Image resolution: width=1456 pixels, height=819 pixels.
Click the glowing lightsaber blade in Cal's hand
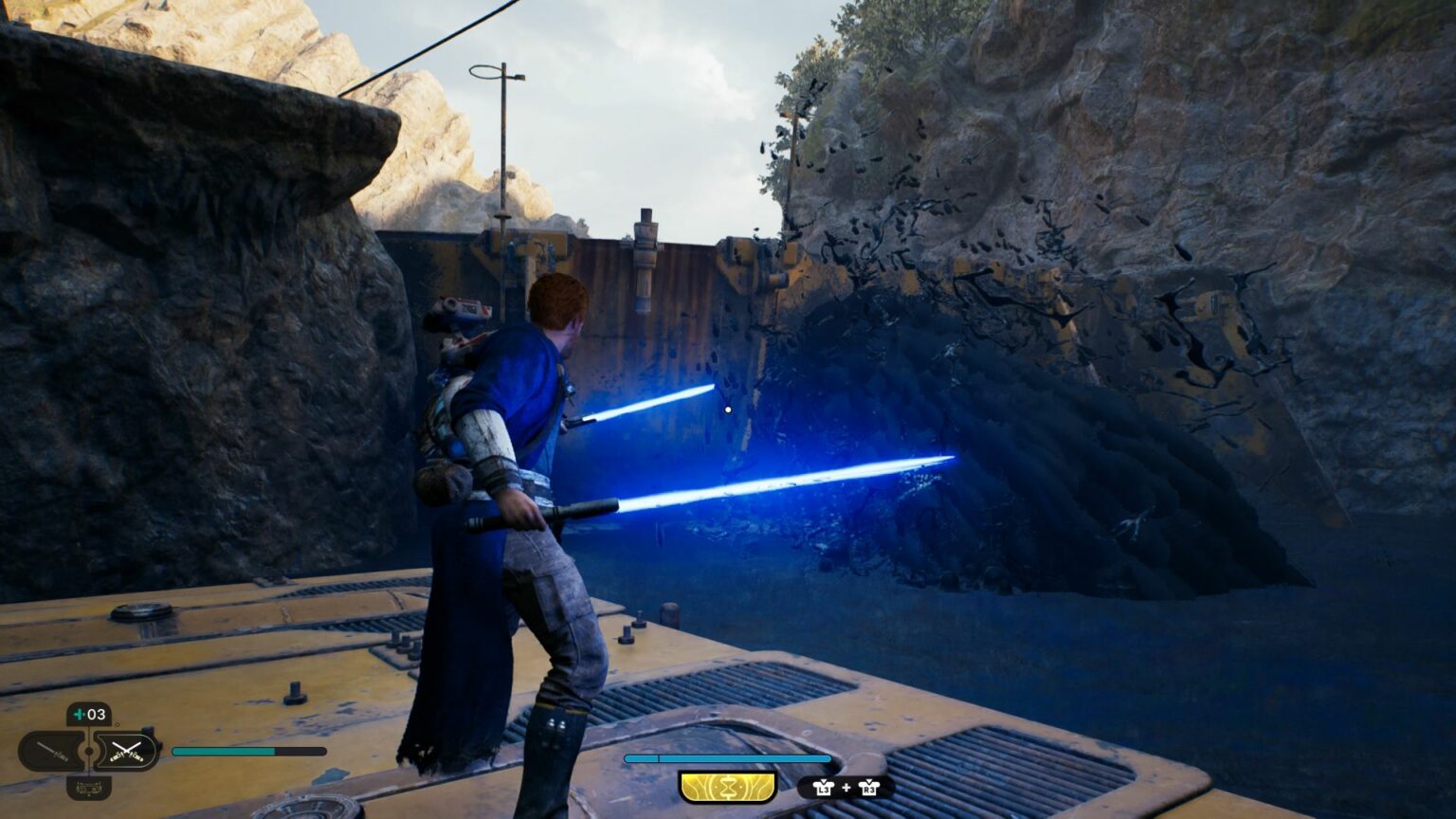pyautogui.click(x=758, y=483)
